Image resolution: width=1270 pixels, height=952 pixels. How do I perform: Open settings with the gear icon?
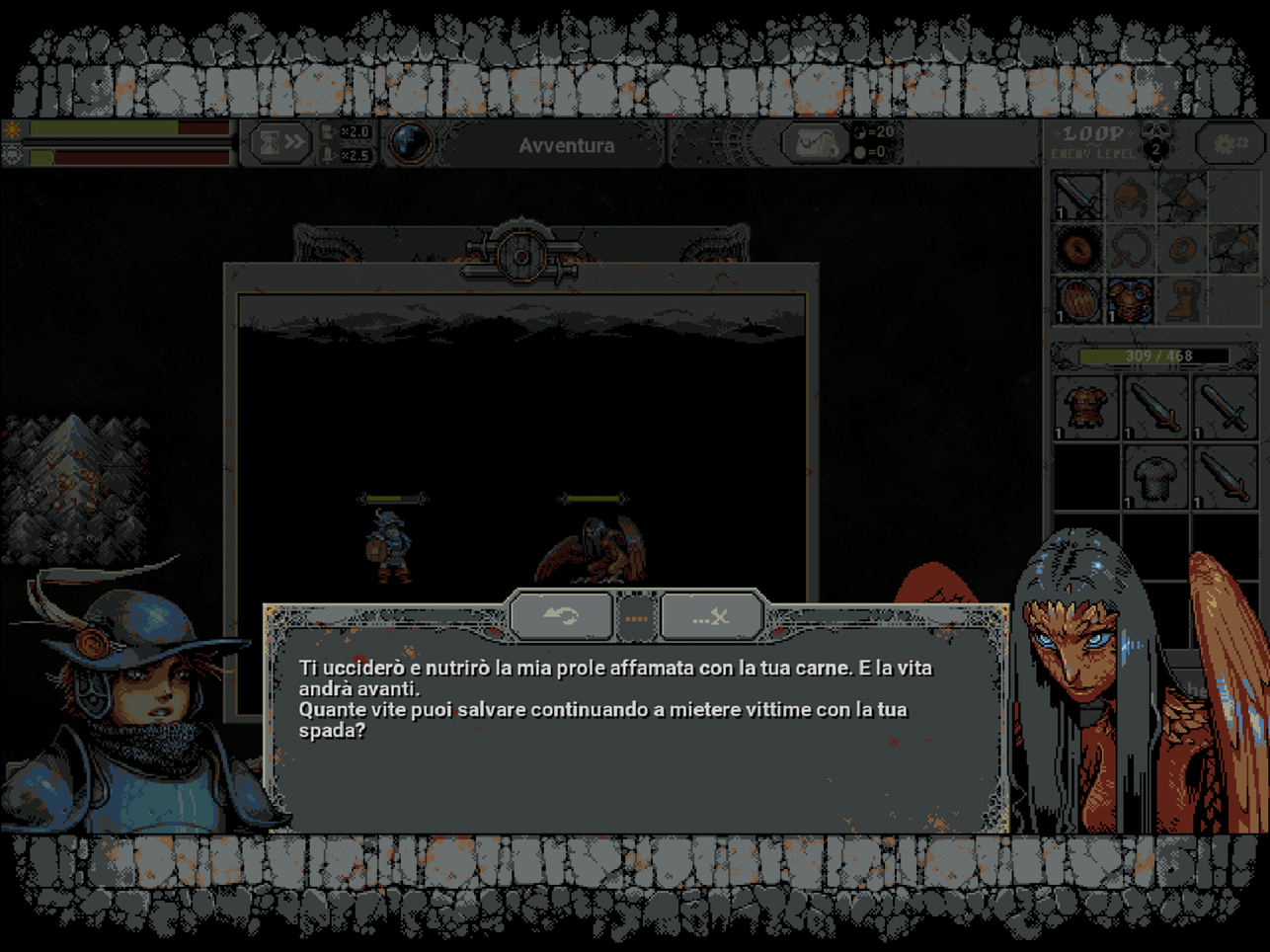[1230, 144]
